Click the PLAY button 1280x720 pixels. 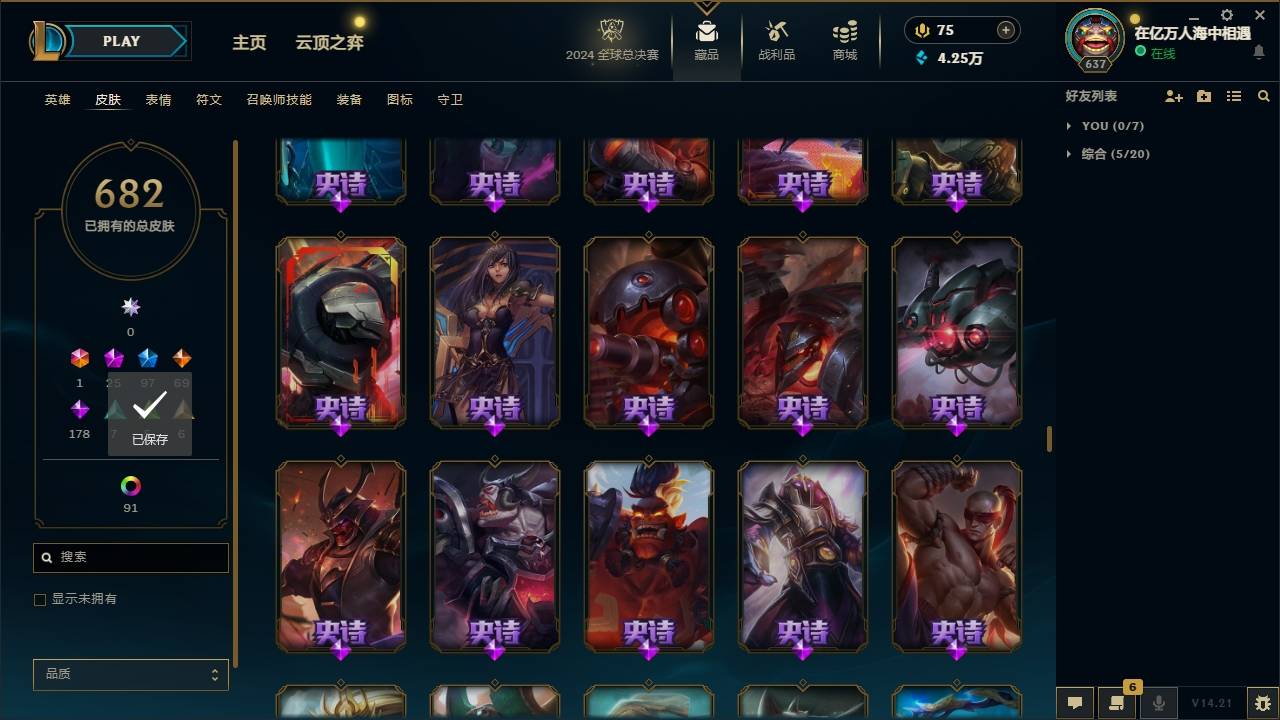pos(120,41)
